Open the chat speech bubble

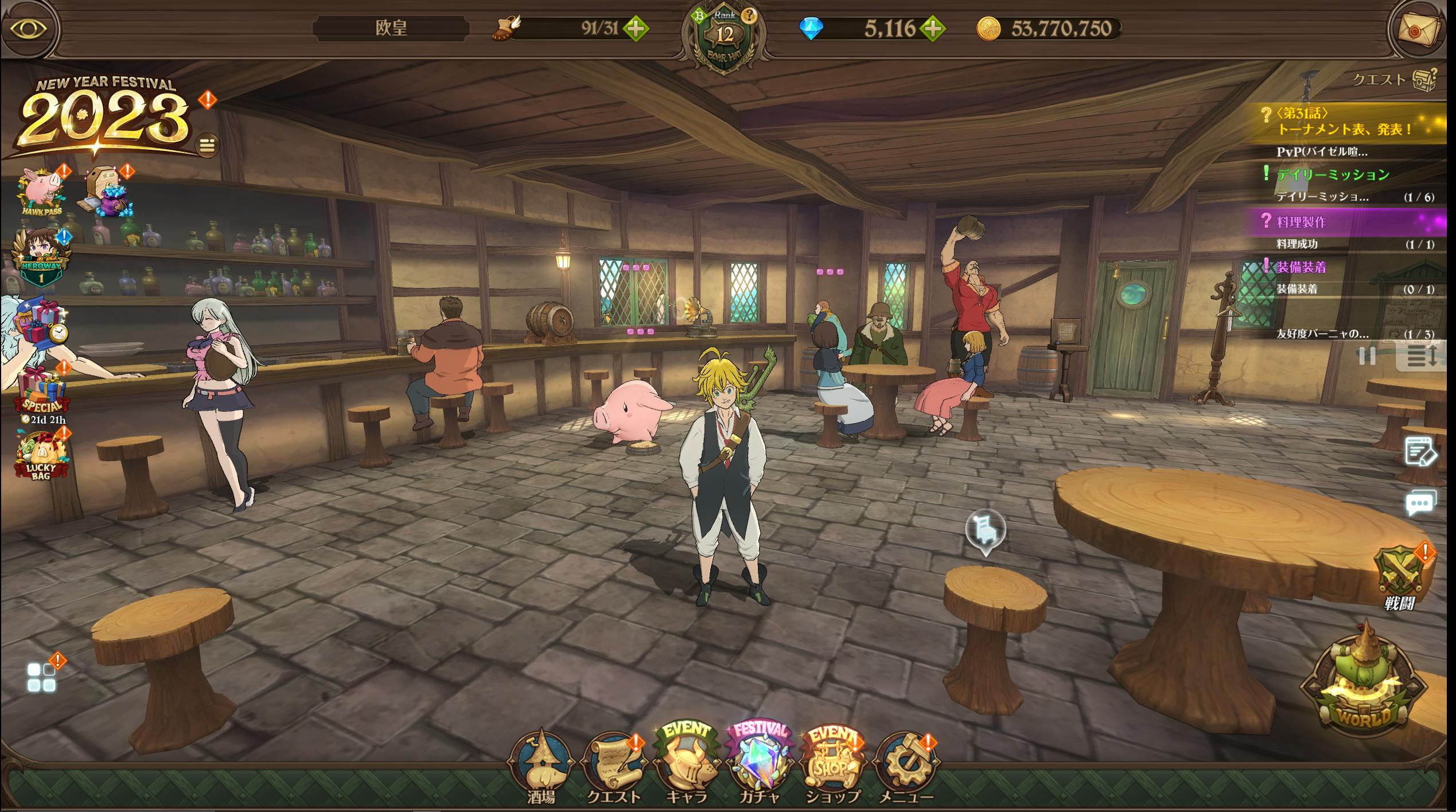1420,503
